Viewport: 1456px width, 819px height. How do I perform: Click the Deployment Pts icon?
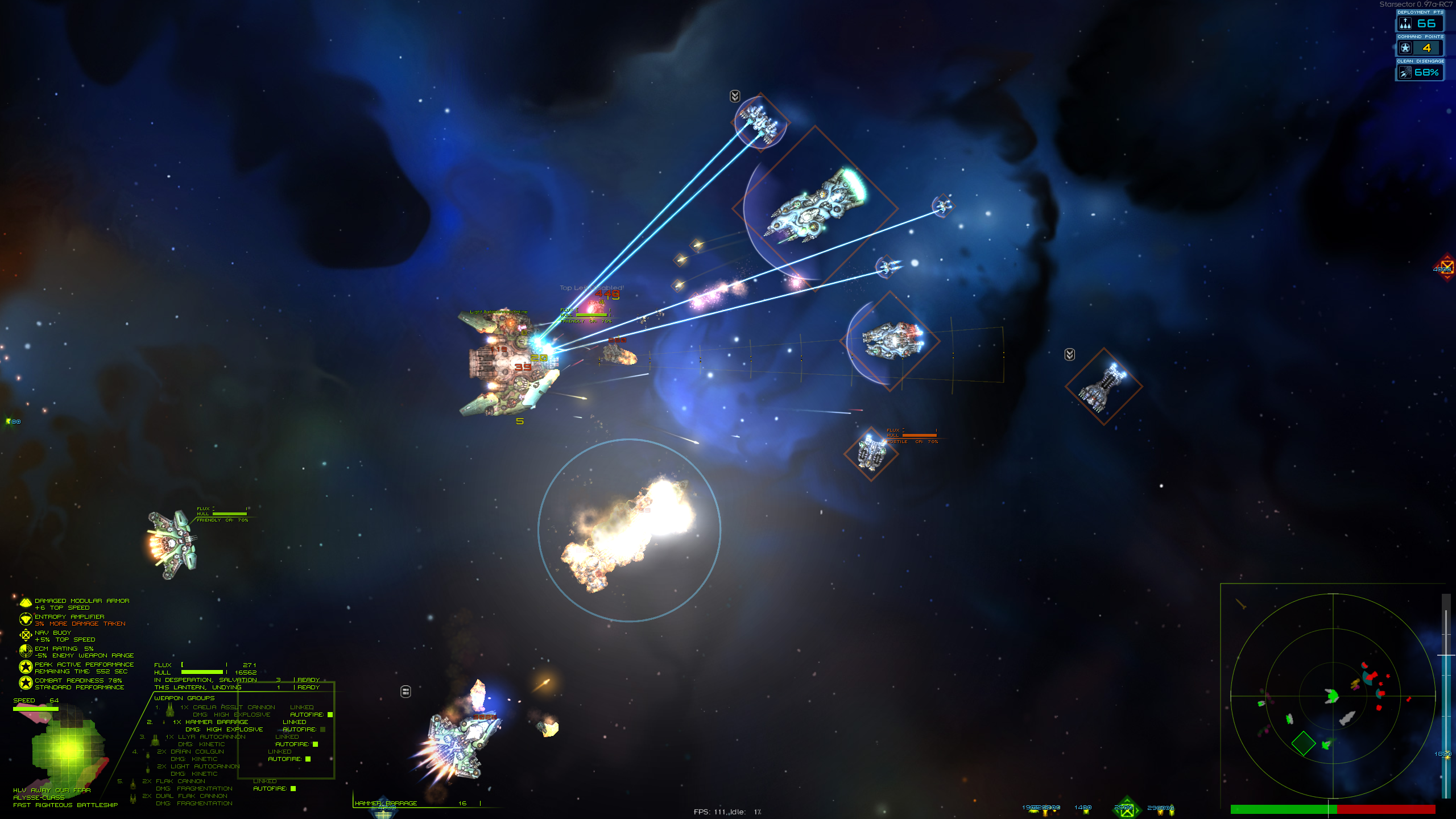[1405, 24]
